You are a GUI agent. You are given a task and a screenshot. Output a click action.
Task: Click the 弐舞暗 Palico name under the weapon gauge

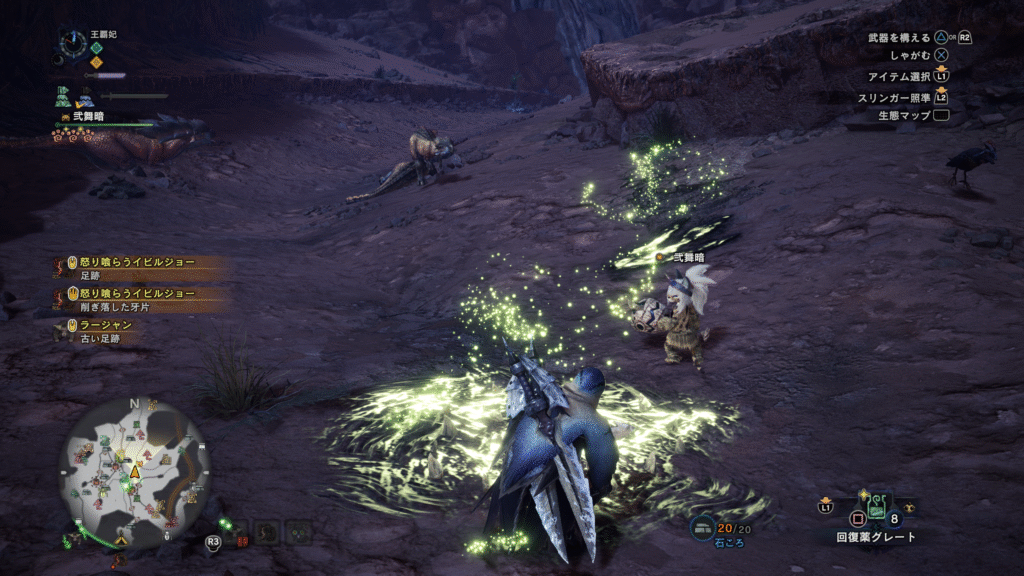(x=87, y=116)
